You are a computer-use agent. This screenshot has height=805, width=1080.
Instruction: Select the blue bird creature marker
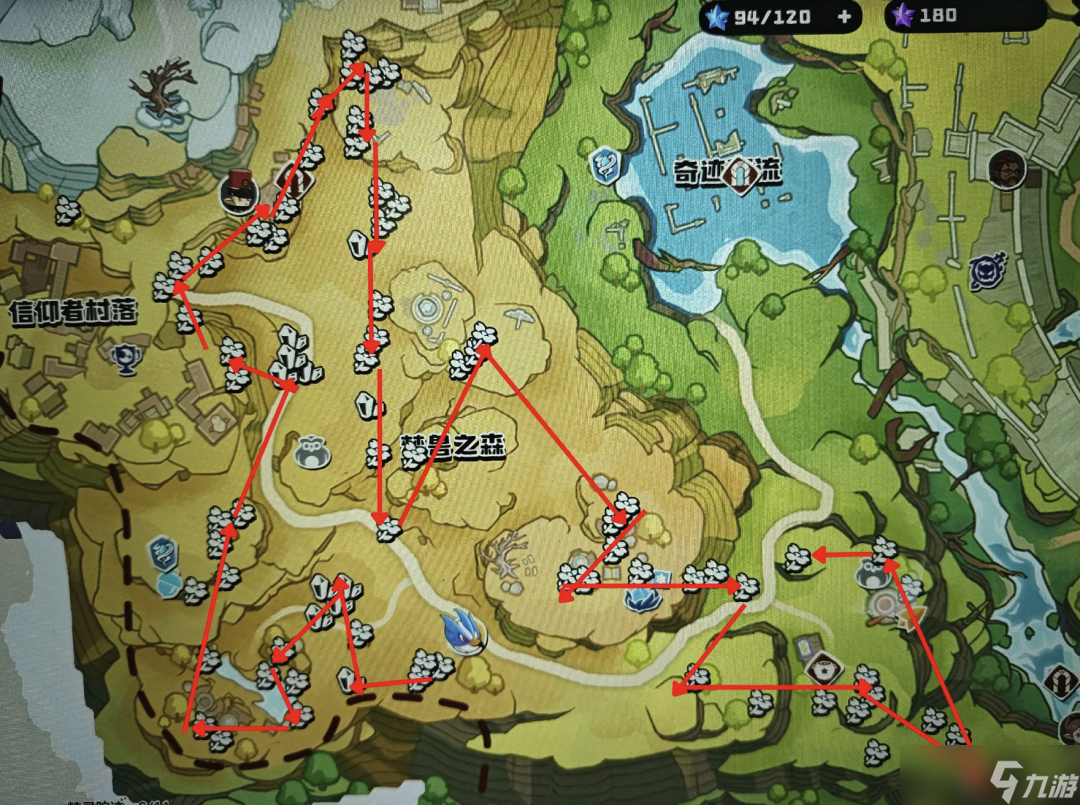pos(462,633)
